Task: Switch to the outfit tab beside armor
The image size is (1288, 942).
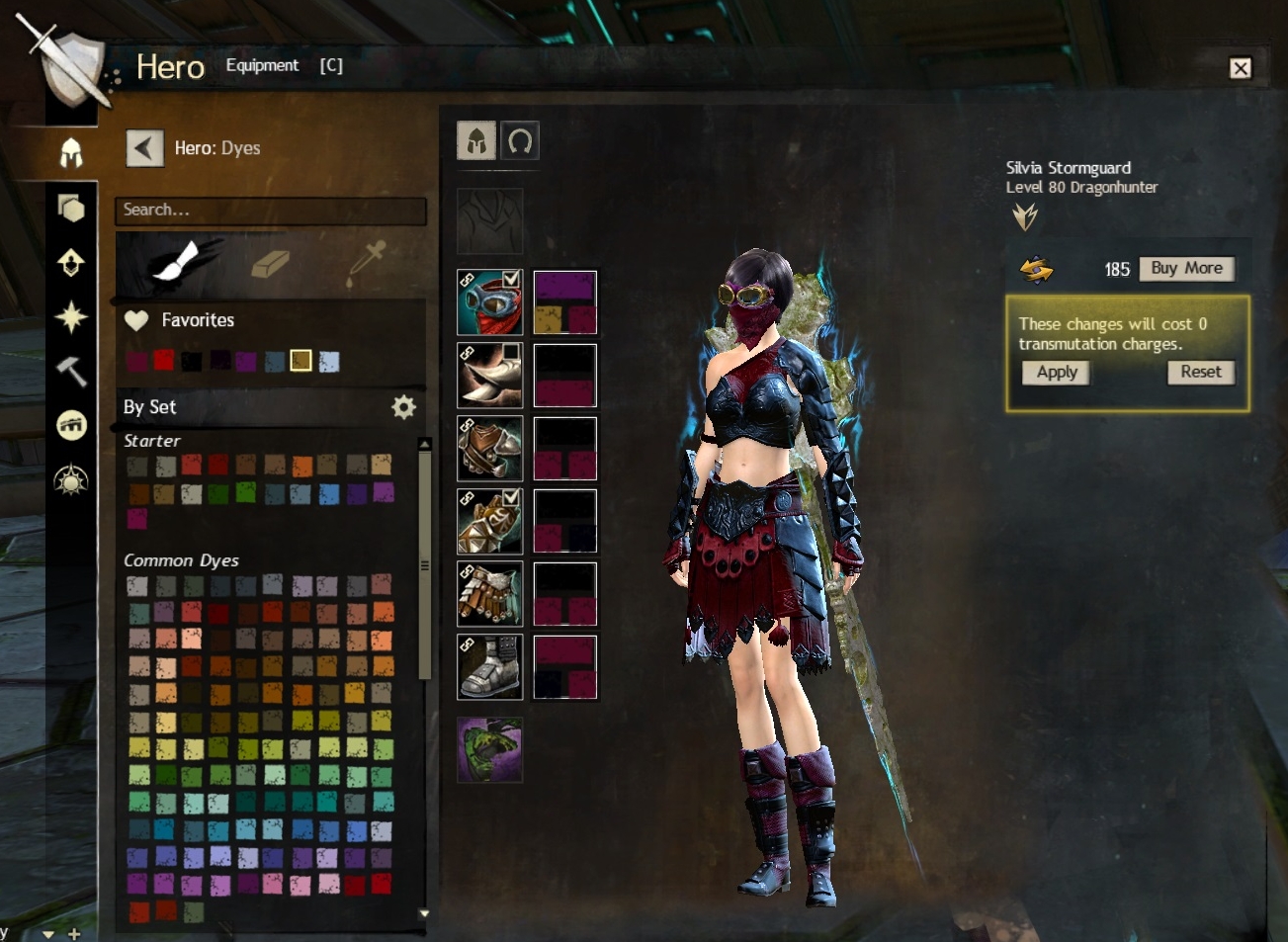Action: point(520,141)
